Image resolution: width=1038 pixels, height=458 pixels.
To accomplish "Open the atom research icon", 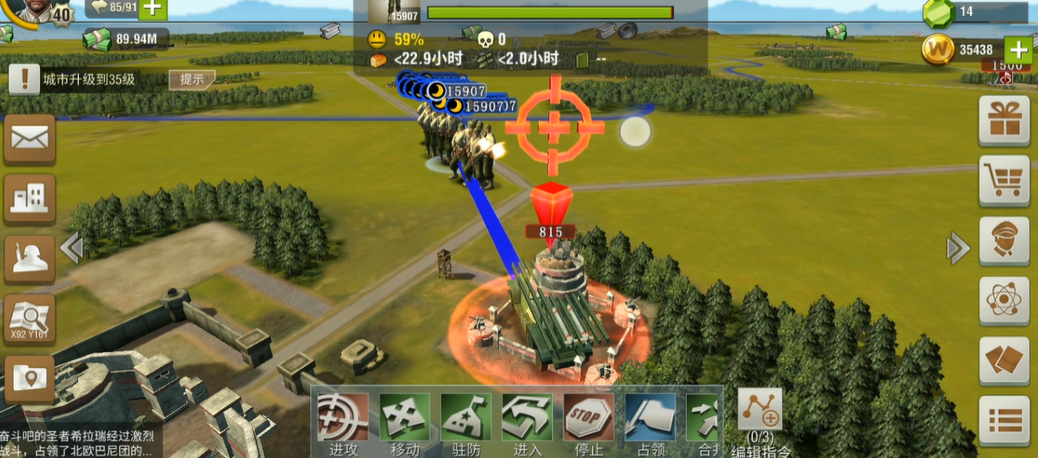I will pyautogui.click(x=1003, y=301).
